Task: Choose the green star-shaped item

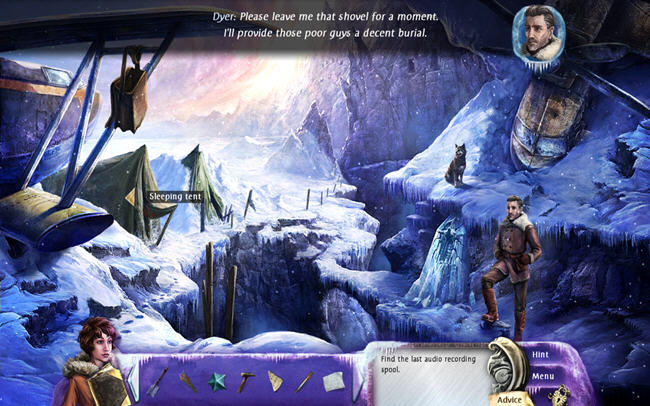Action: 218,381
